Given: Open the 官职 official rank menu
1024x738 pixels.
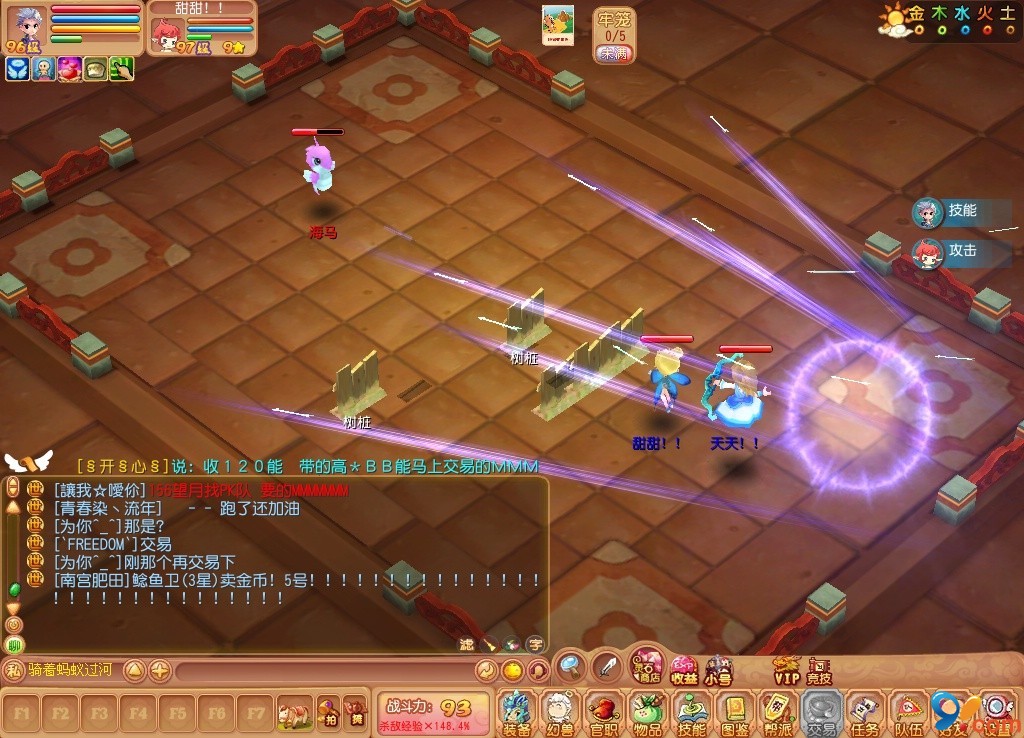Looking at the screenshot, I should coord(603,712).
